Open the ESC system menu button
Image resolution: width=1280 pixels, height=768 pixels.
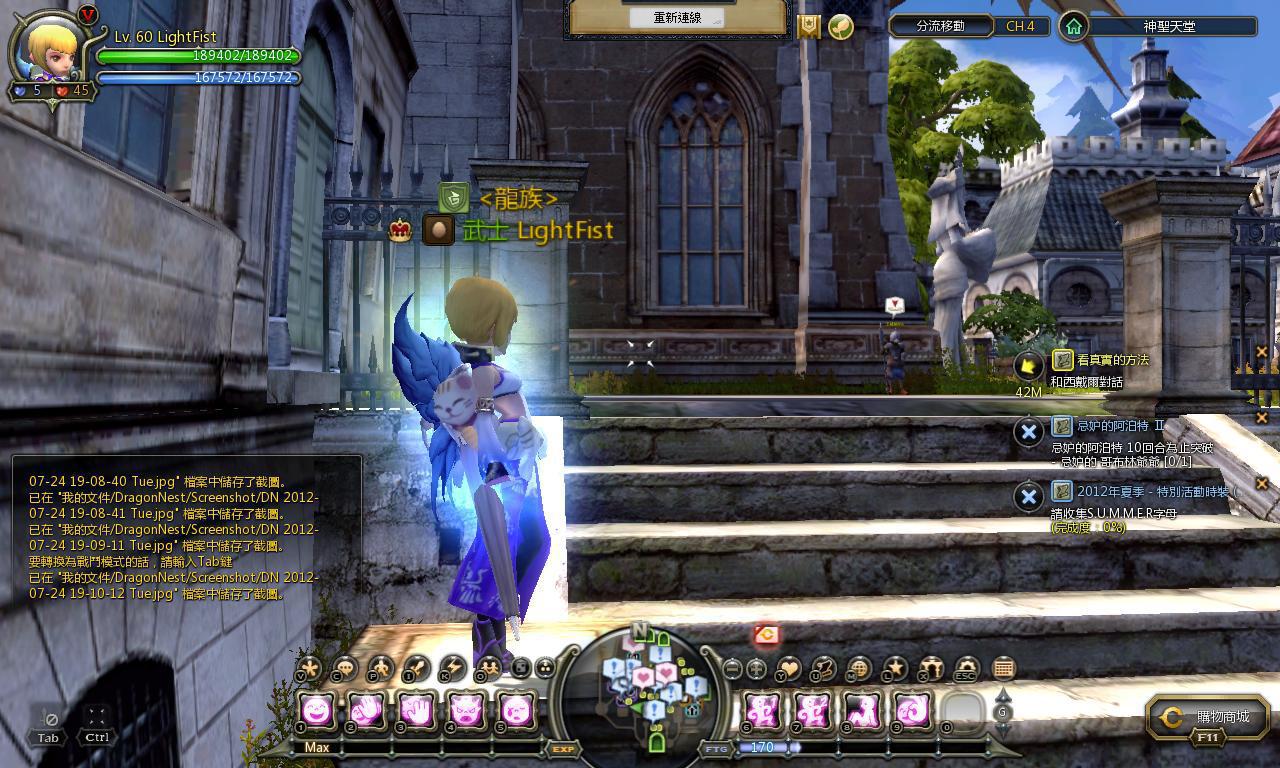(x=966, y=668)
